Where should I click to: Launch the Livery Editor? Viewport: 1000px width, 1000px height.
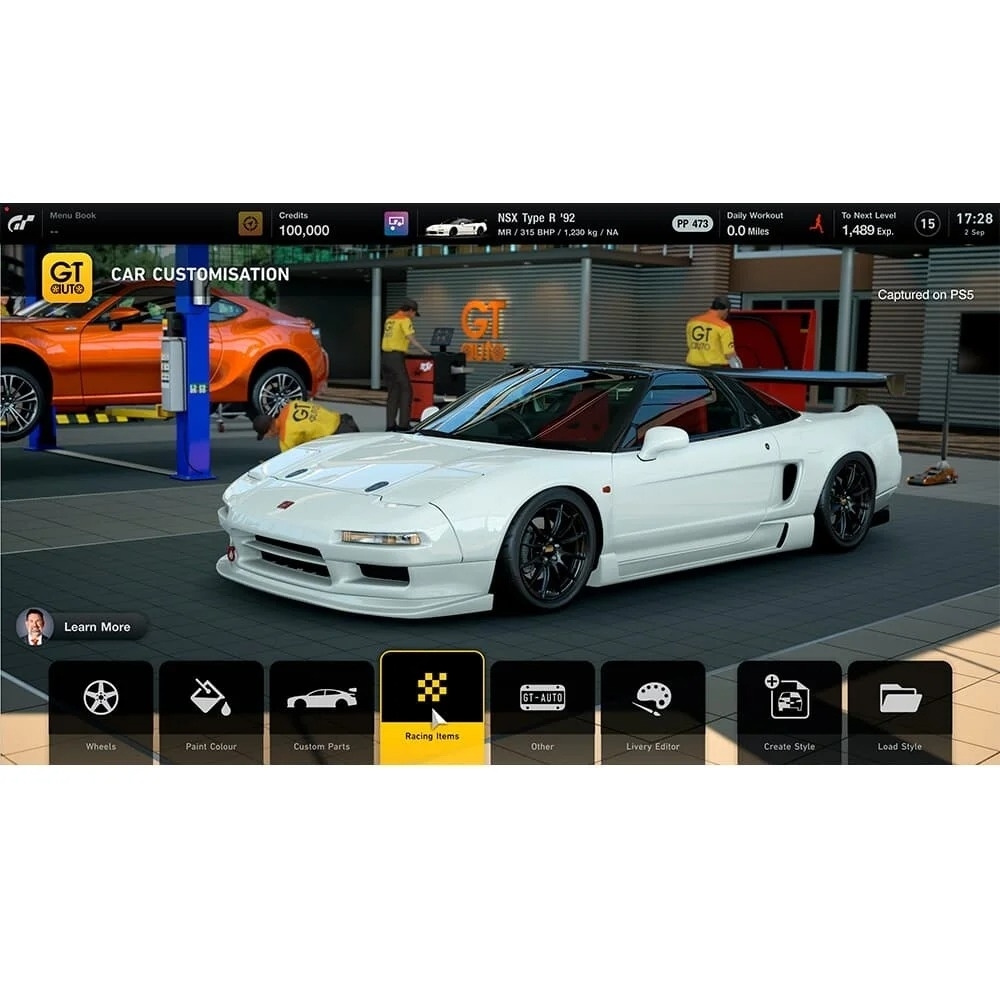coord(653,710)
